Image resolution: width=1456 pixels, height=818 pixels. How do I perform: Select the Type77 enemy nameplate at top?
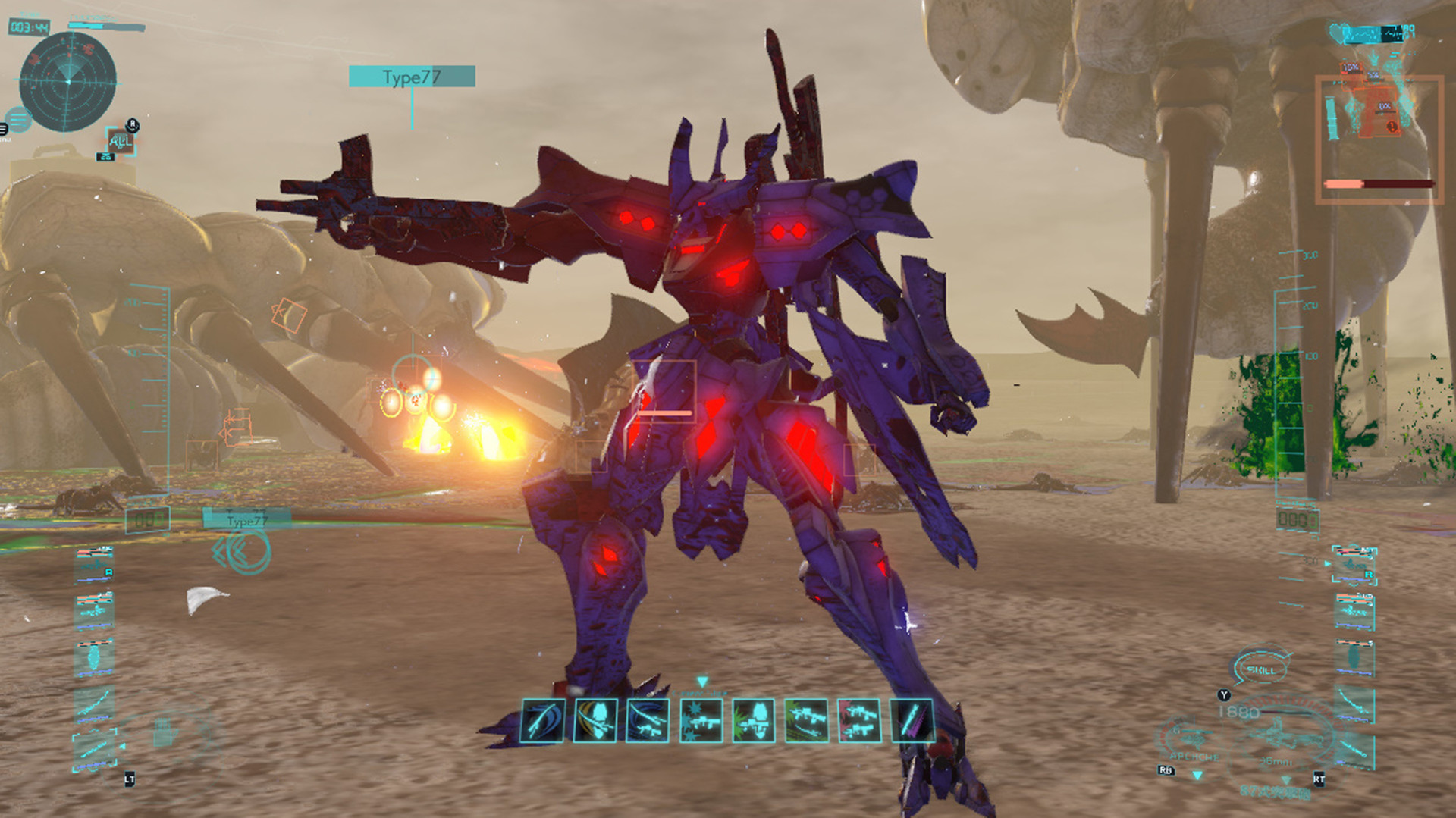[x=411, y=76]
